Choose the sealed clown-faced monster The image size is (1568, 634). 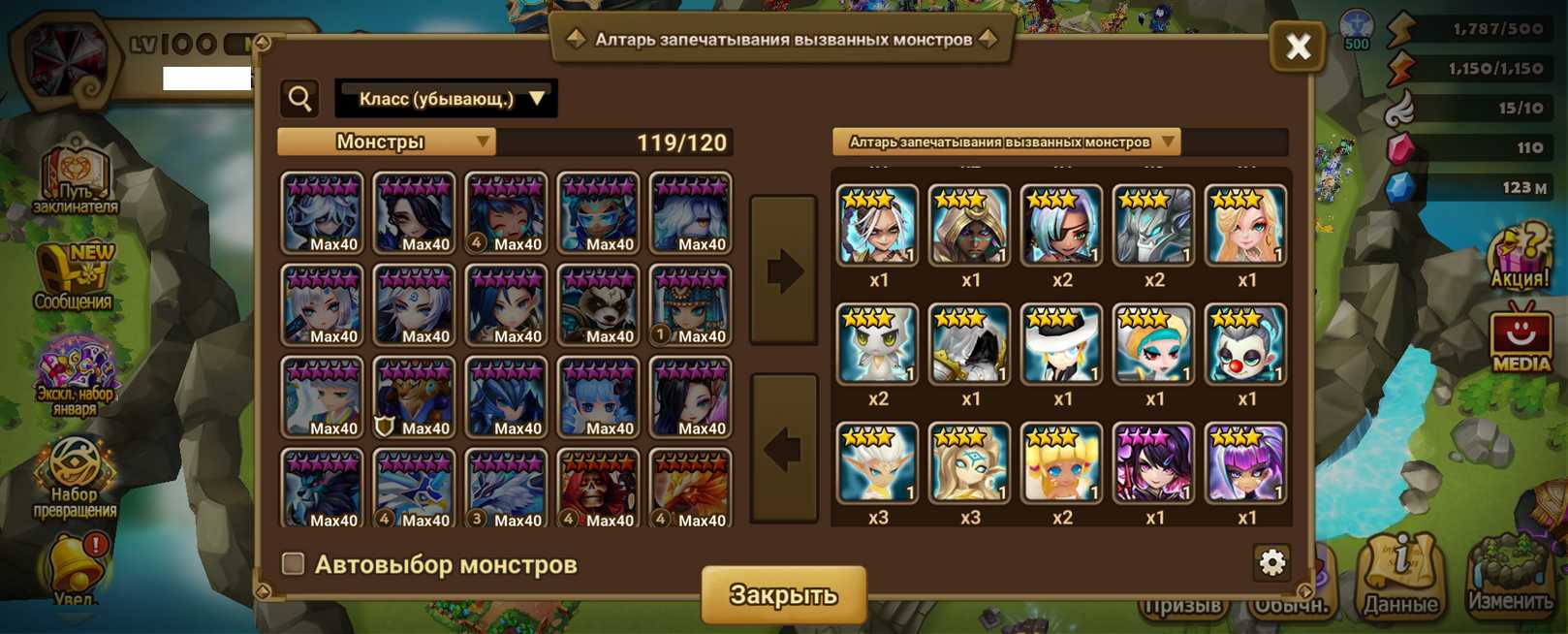[x=1245, y=344]
